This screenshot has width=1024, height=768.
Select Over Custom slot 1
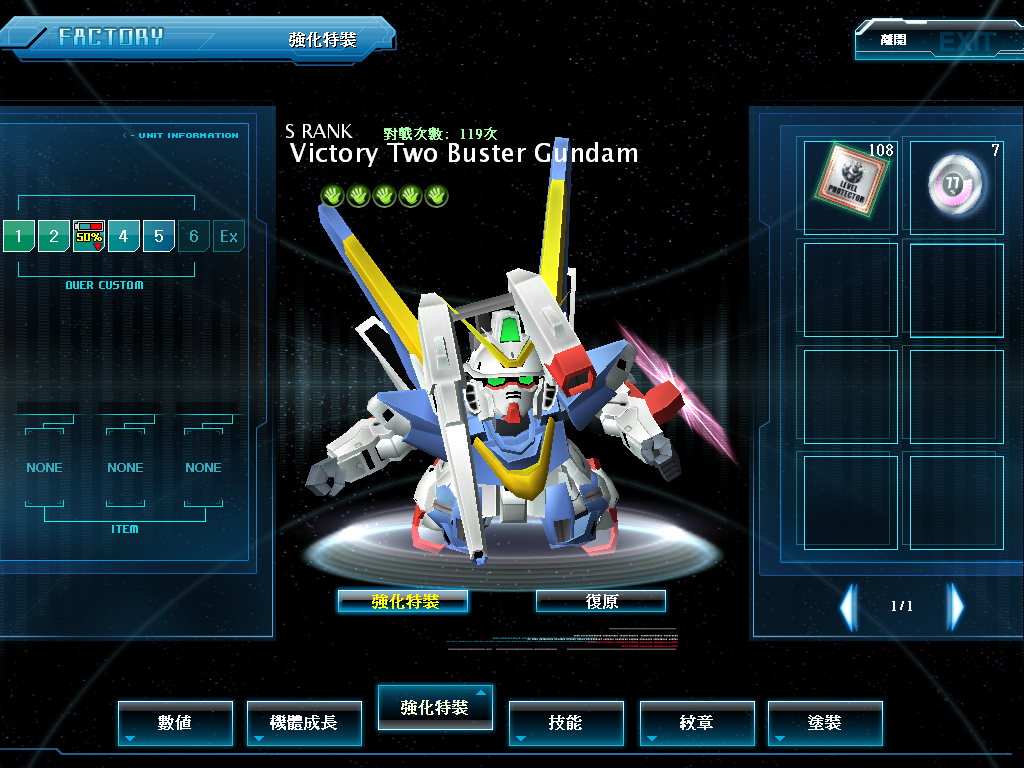[x=19, y=237]
